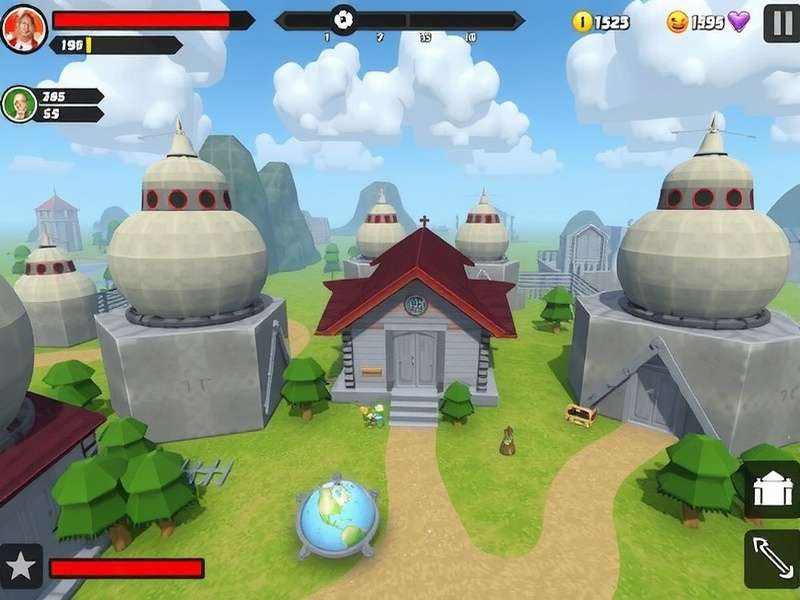Pause the game
800x600 pixels.
coord(781,22)
